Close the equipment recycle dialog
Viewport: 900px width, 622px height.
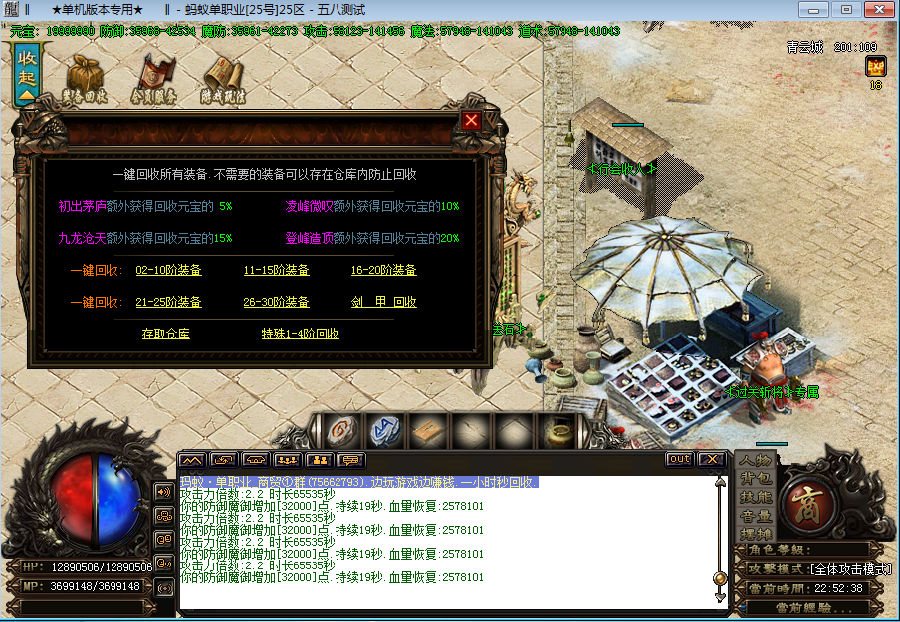tap(471, 121)
